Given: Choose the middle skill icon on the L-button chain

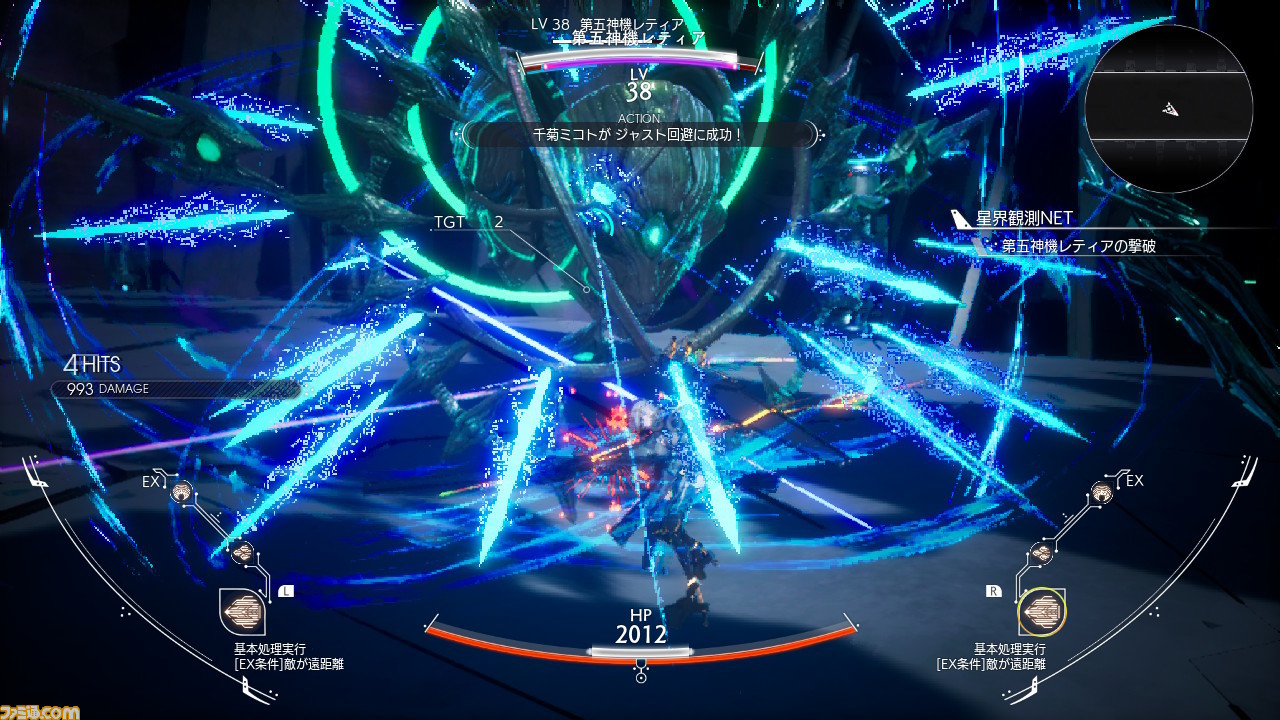Looking at the screenshot, I should 241,552.
